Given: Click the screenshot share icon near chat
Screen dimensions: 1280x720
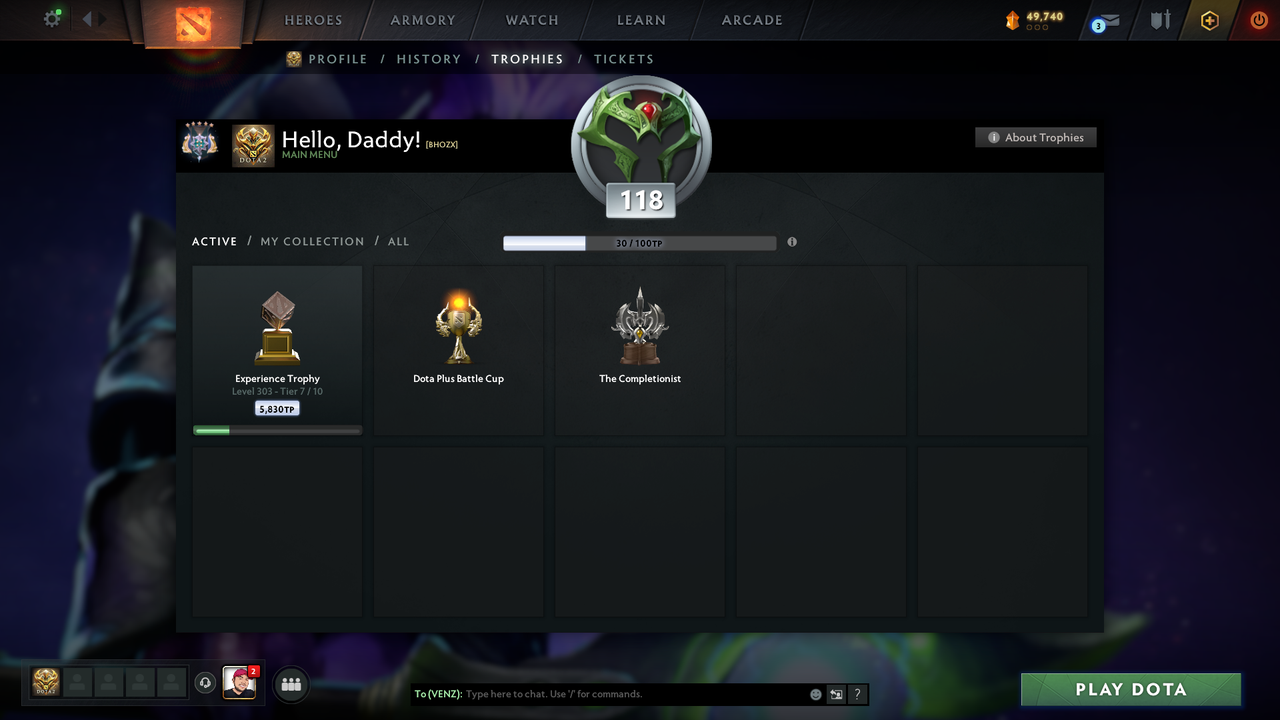Looking at the screenshot, I should coord(836,693).
